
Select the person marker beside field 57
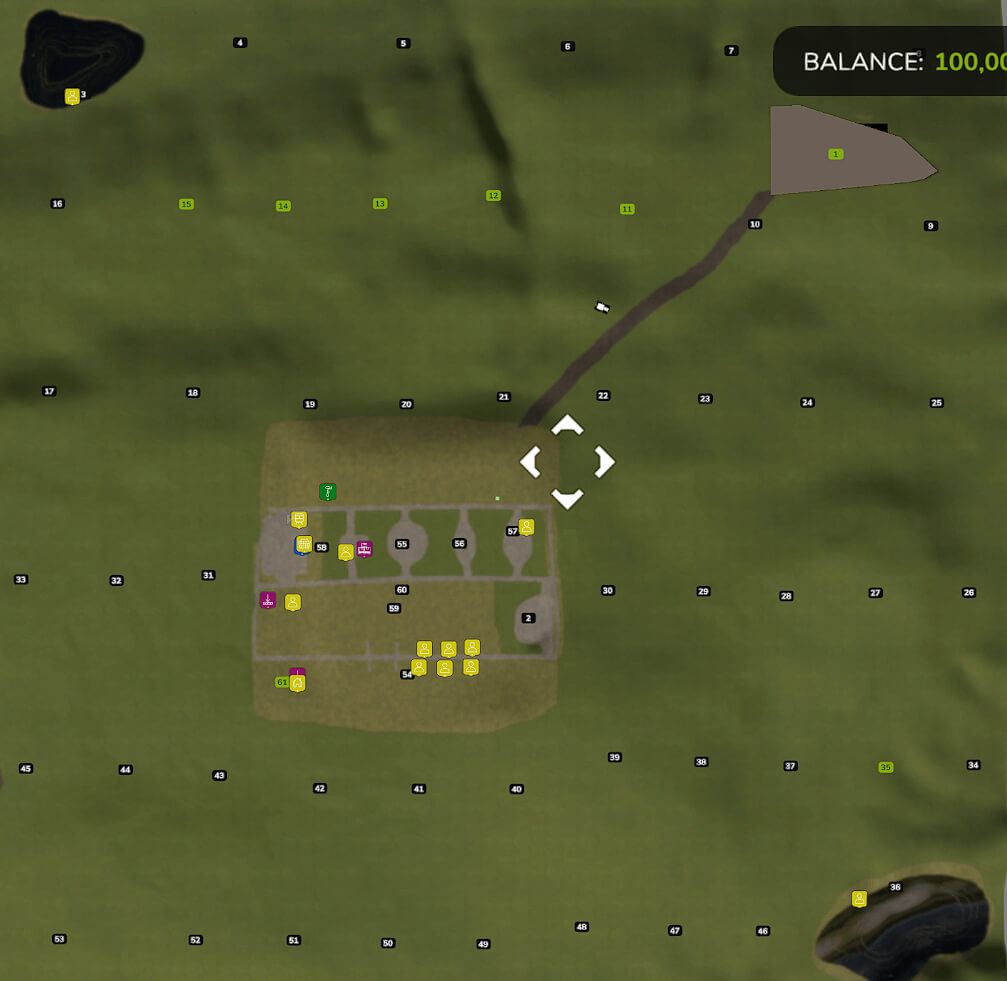tap(526, 527)
